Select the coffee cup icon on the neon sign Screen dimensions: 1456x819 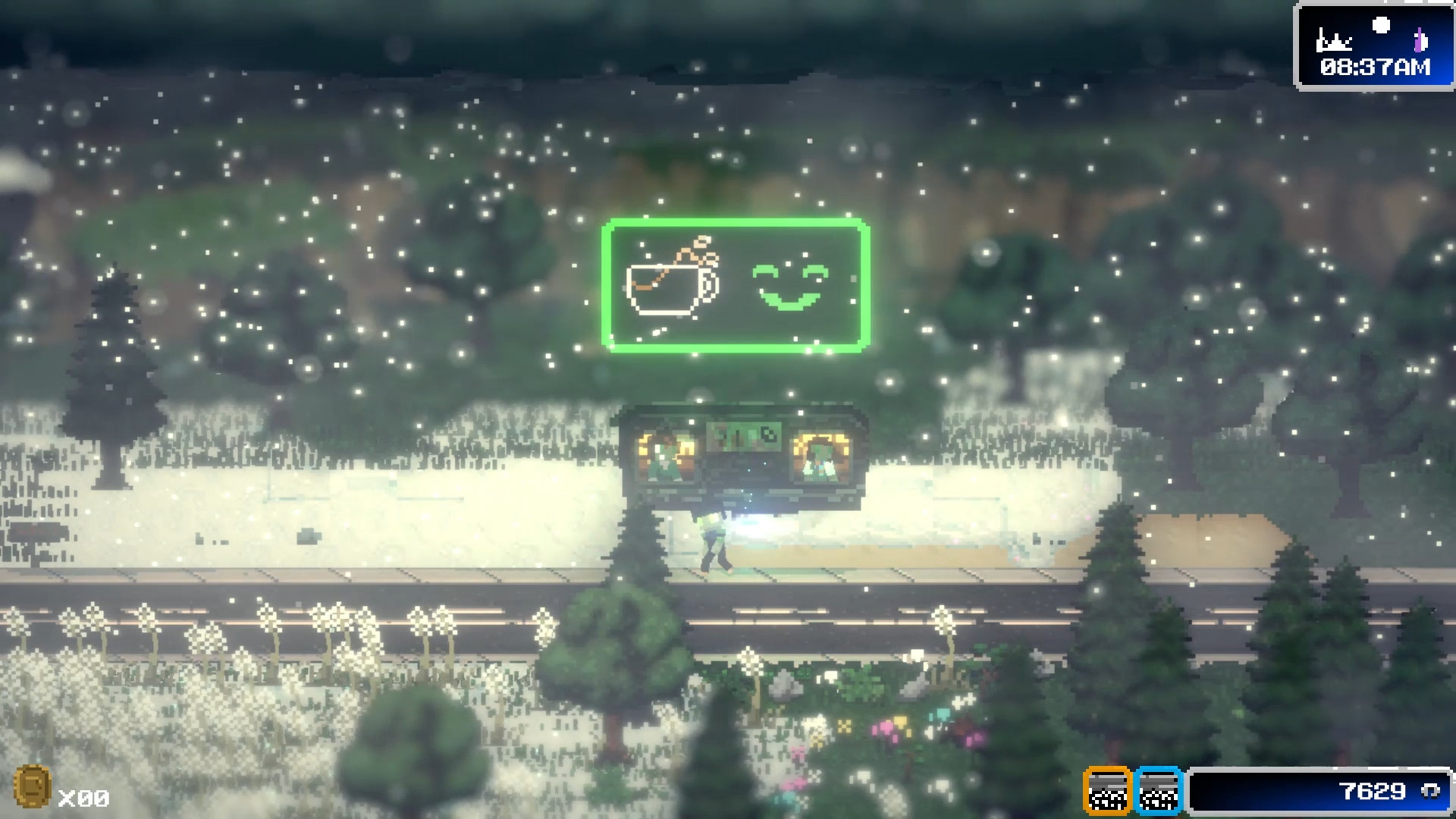[671, 290]
